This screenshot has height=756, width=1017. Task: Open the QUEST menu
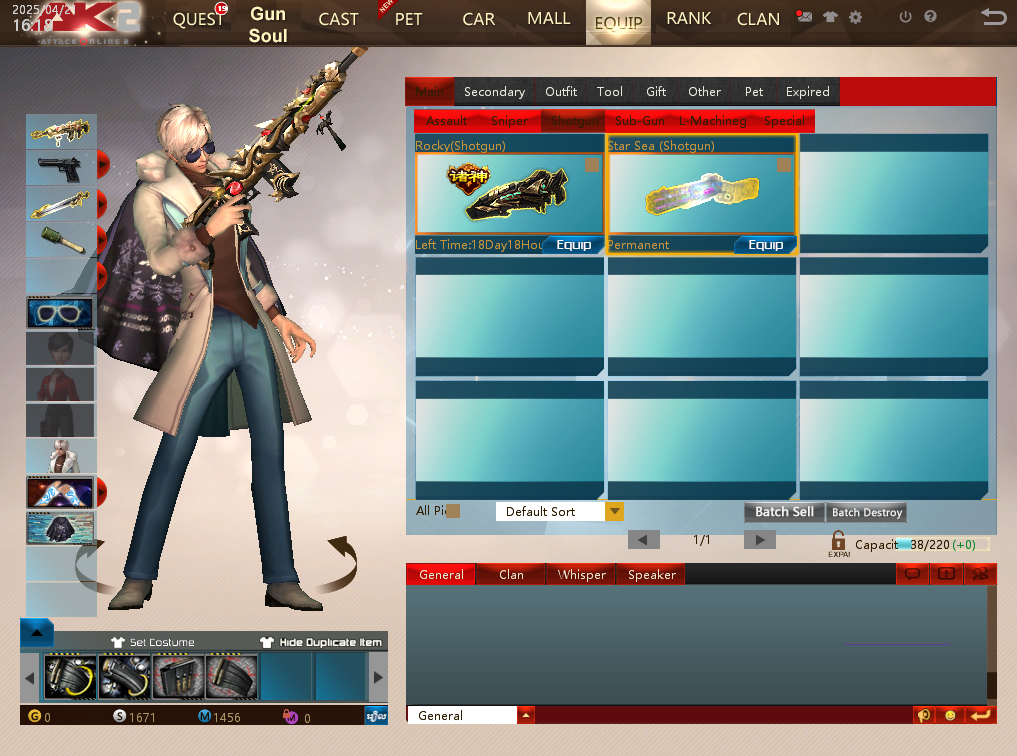(198, 20)
